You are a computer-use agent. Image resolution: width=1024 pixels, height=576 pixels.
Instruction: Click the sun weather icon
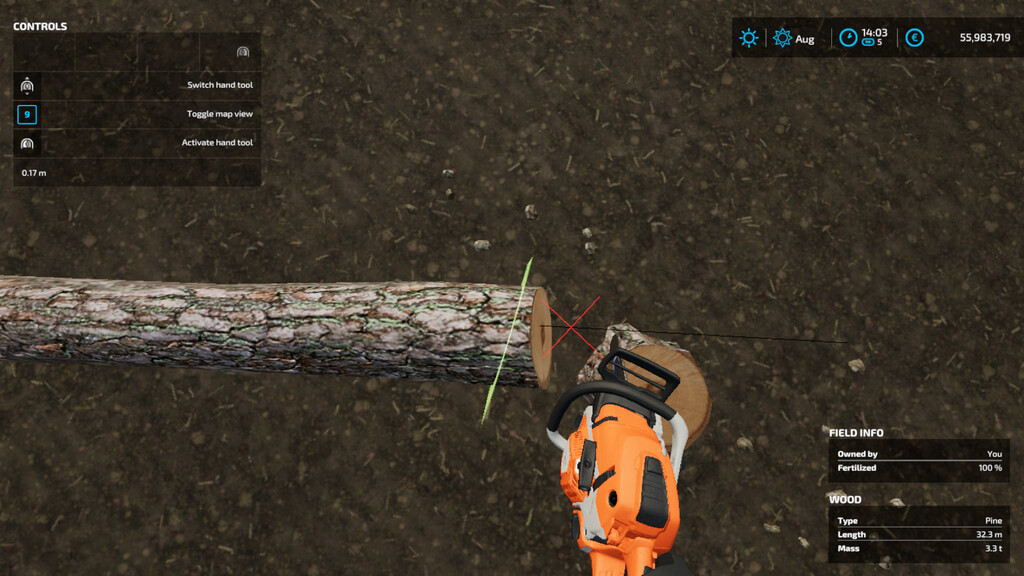point(749,38)
